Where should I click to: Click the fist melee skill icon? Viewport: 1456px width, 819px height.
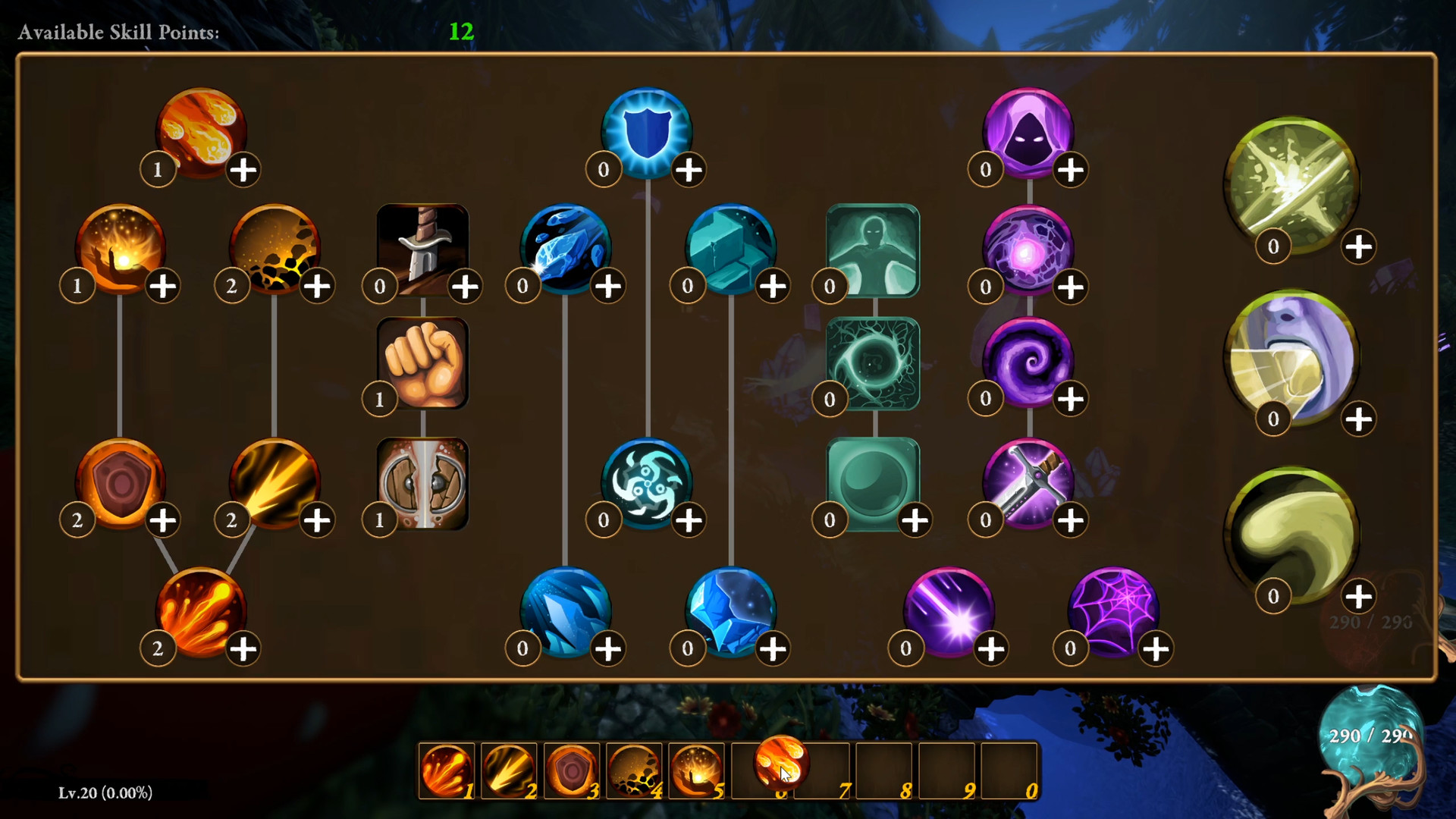[x=422, y=364]
